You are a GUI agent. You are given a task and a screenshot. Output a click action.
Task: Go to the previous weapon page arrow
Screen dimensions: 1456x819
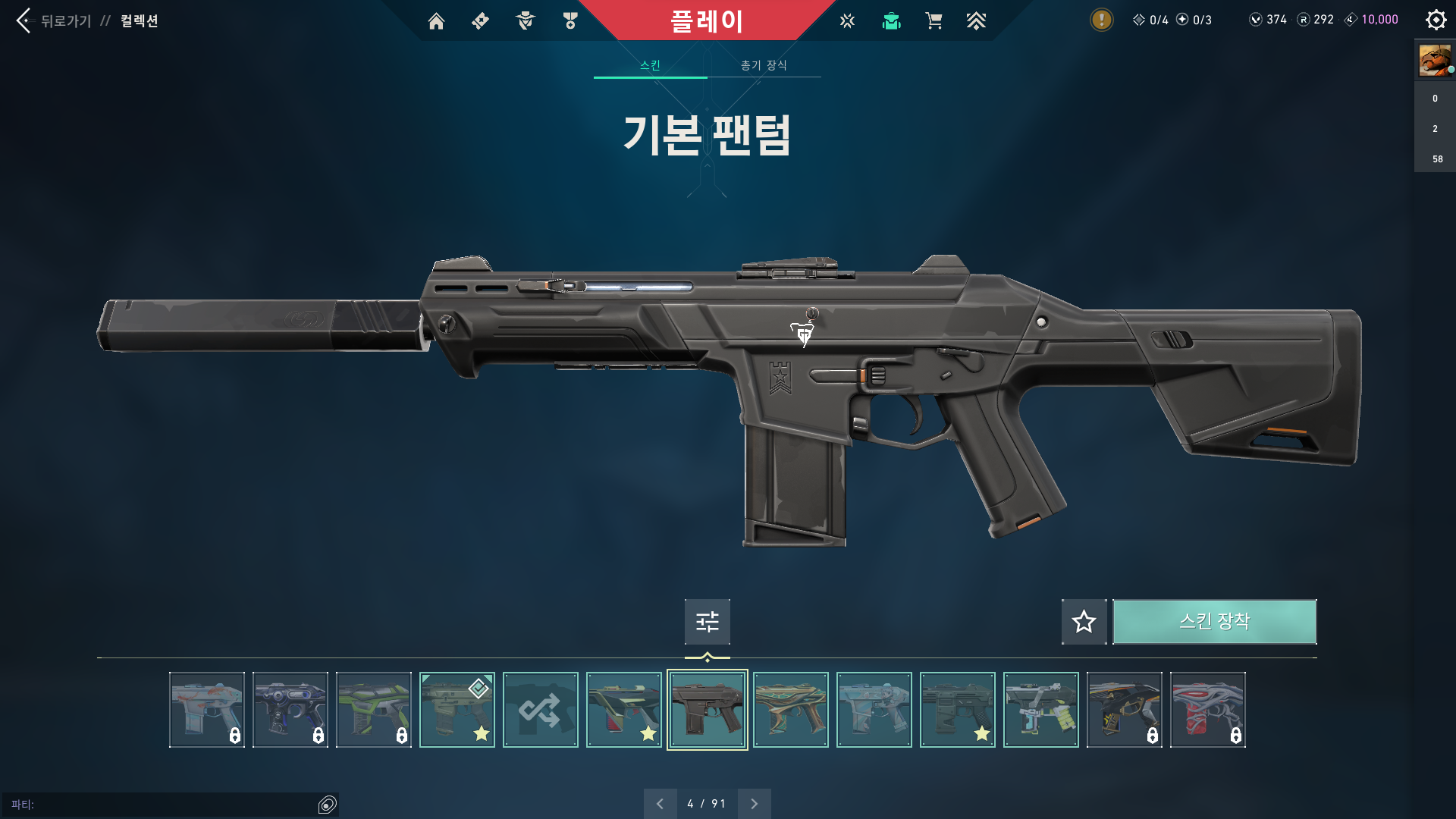660,804
